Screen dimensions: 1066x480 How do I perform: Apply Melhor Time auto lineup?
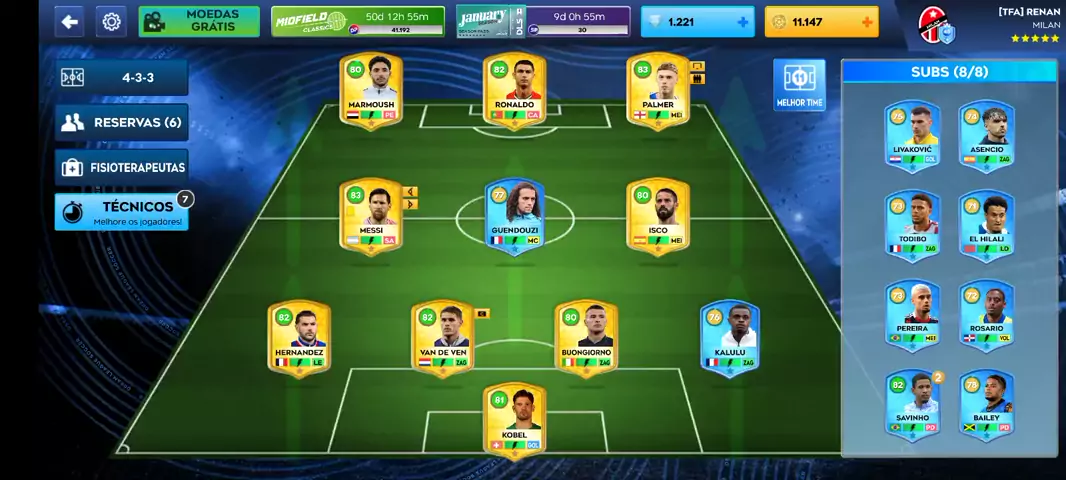[x=799, y=85]
